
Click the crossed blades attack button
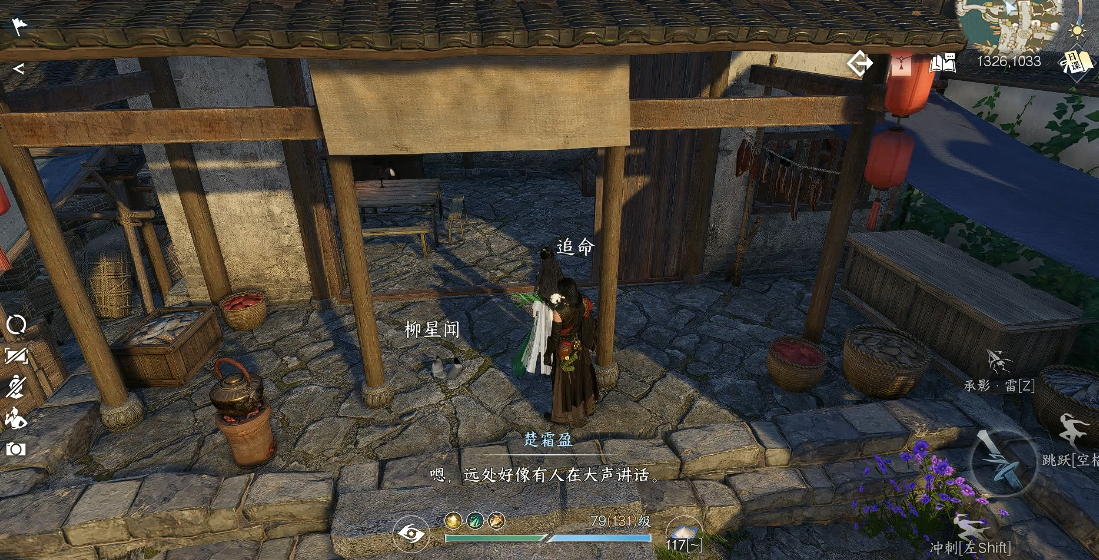coord(1001,462)
